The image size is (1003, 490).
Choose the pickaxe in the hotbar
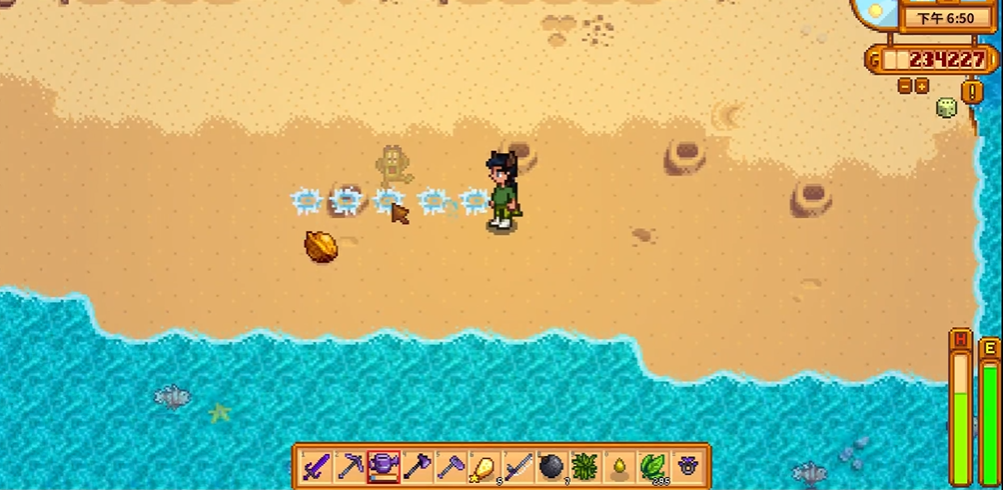pyautogui.click(x=349, y=466)
